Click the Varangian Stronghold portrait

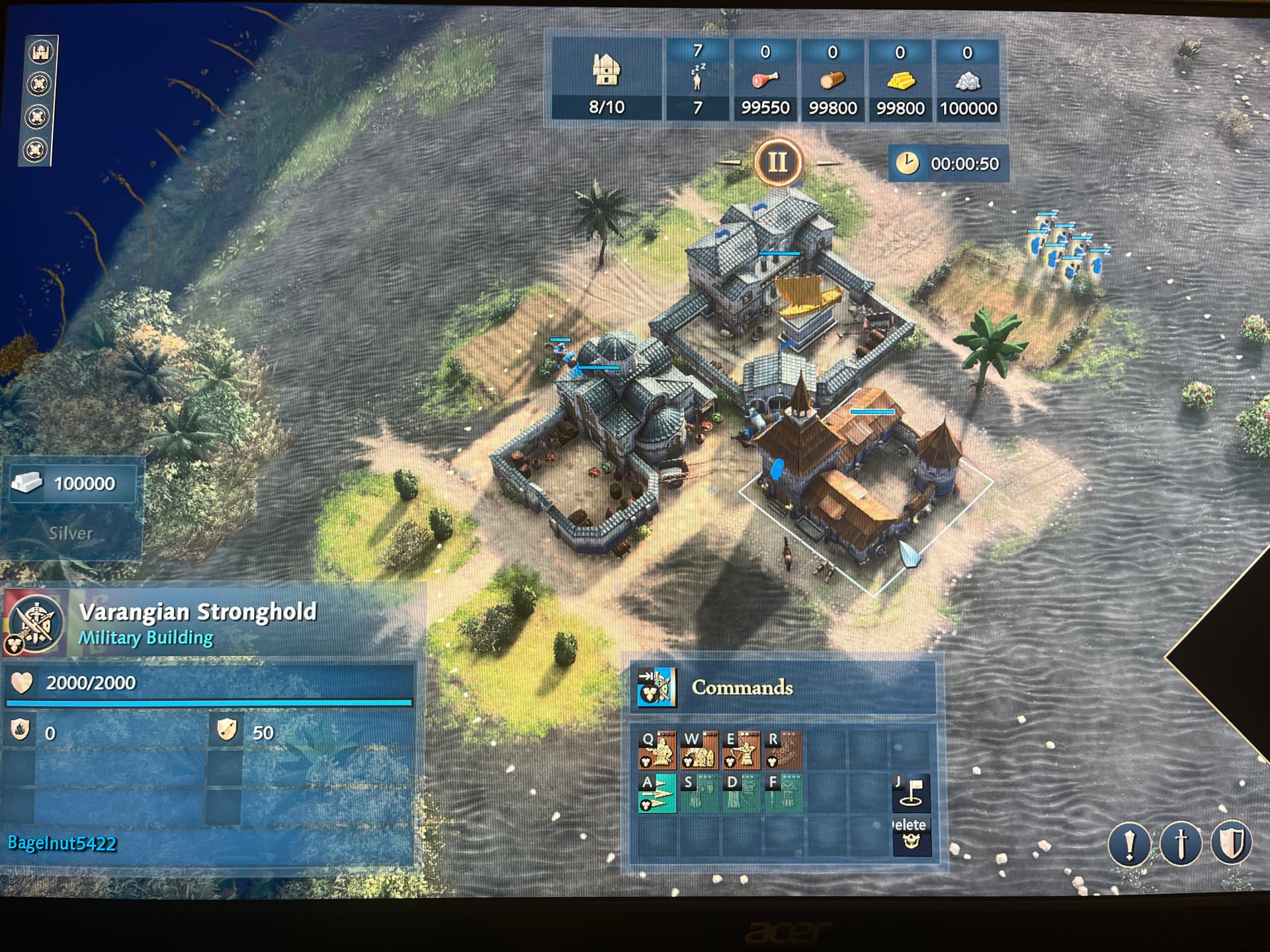click(x=36, y=623)
